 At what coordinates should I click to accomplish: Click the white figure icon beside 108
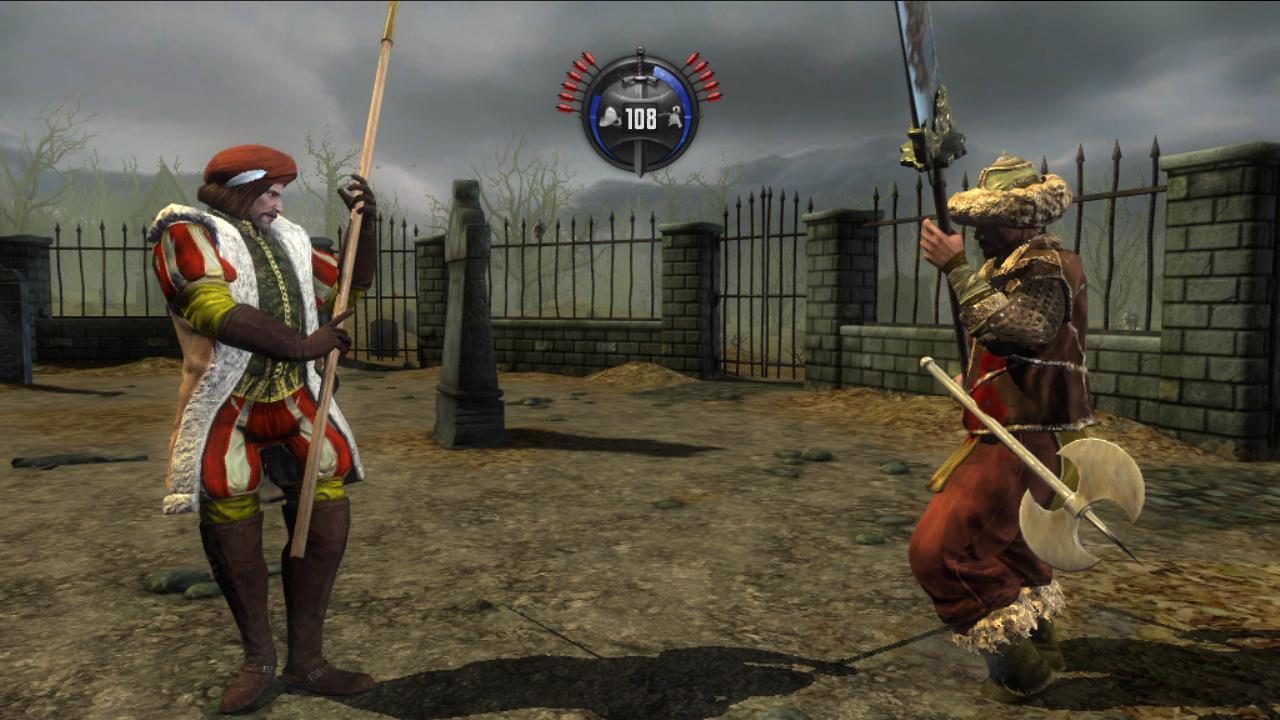(x=676, y=115)
